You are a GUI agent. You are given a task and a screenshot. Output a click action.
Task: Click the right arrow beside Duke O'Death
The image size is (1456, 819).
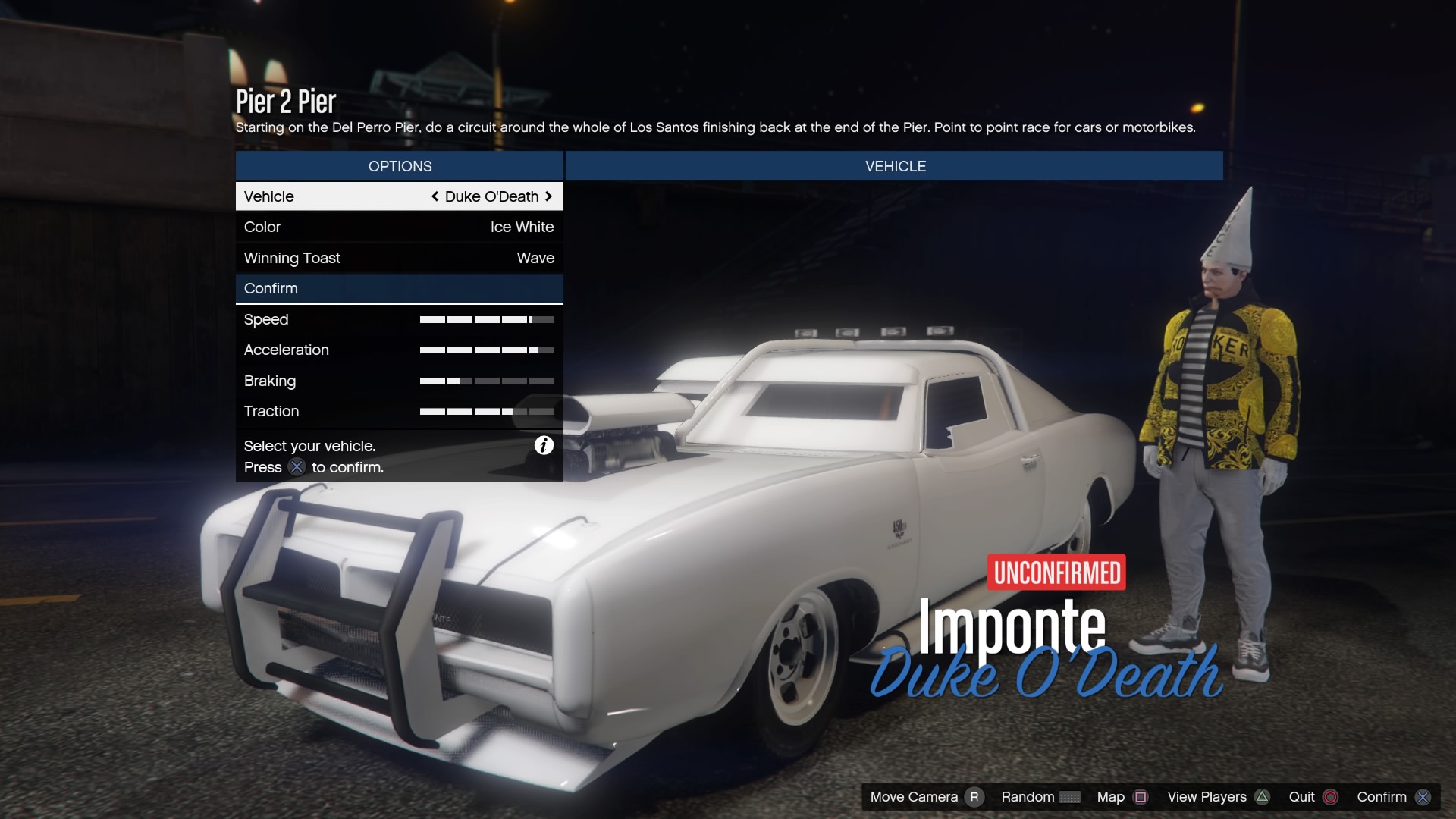tap(549, 196)
